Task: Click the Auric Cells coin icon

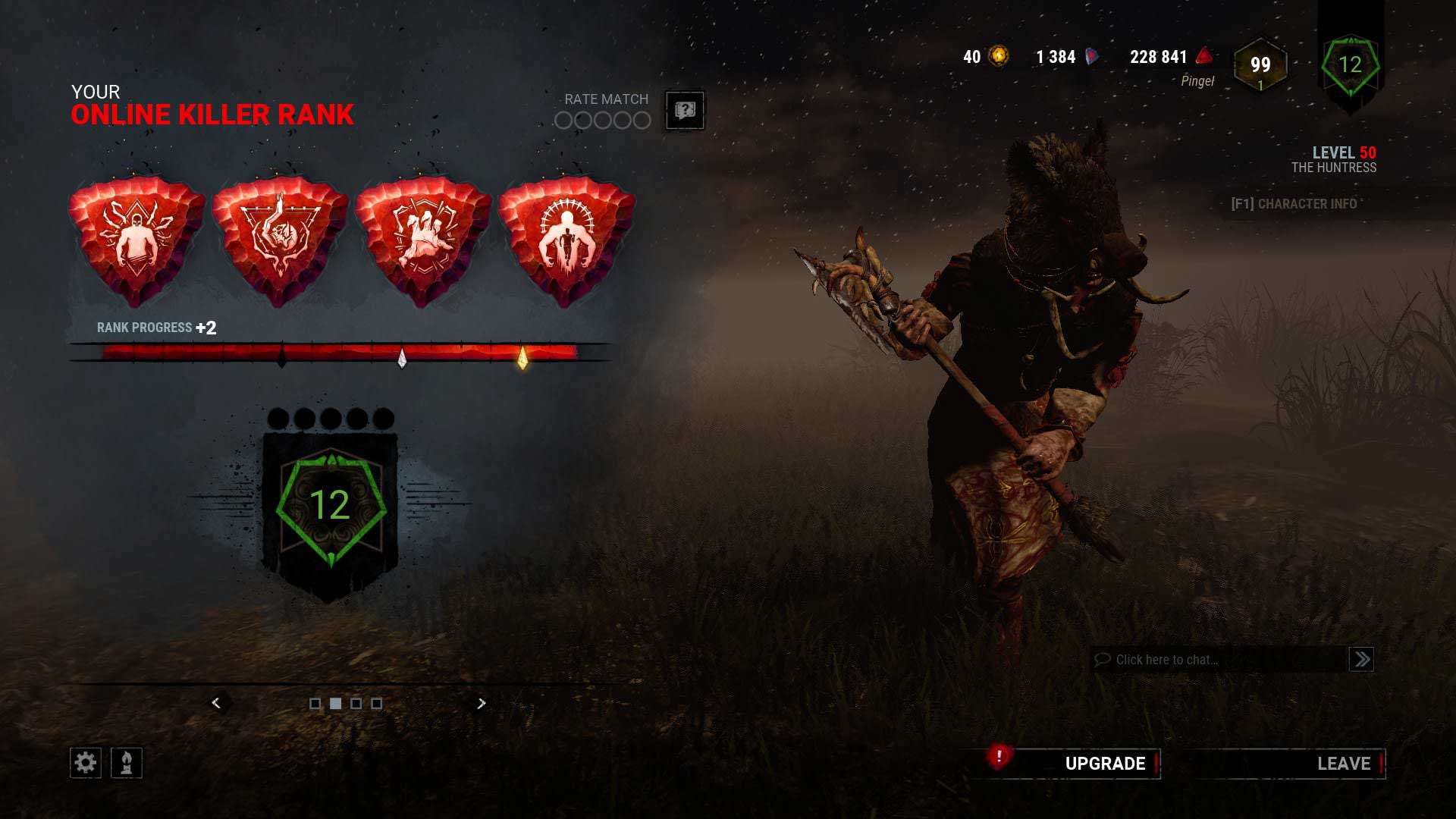Action: click(x=997, y=56)
